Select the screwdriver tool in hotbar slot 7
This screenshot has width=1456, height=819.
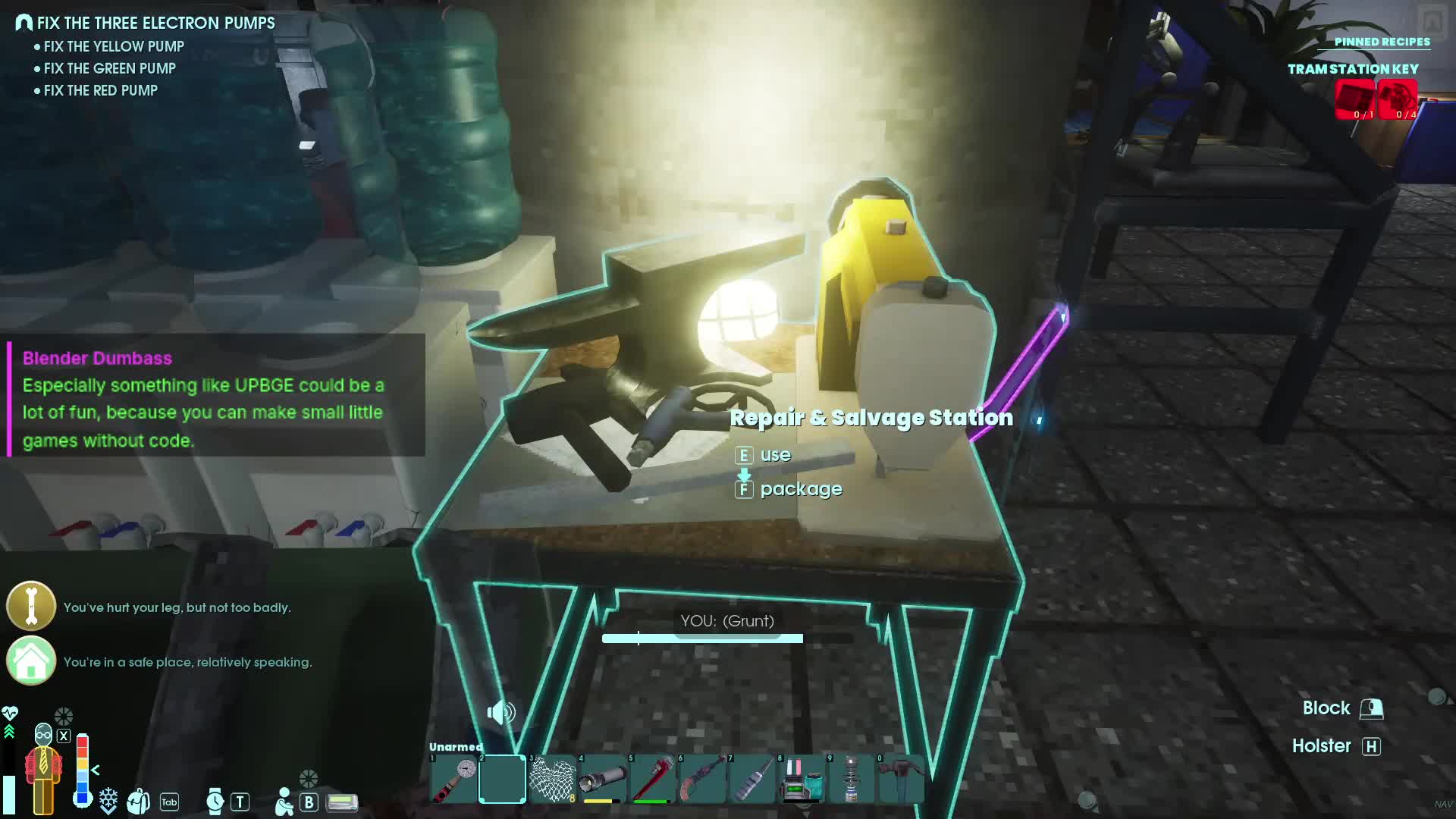752,779
